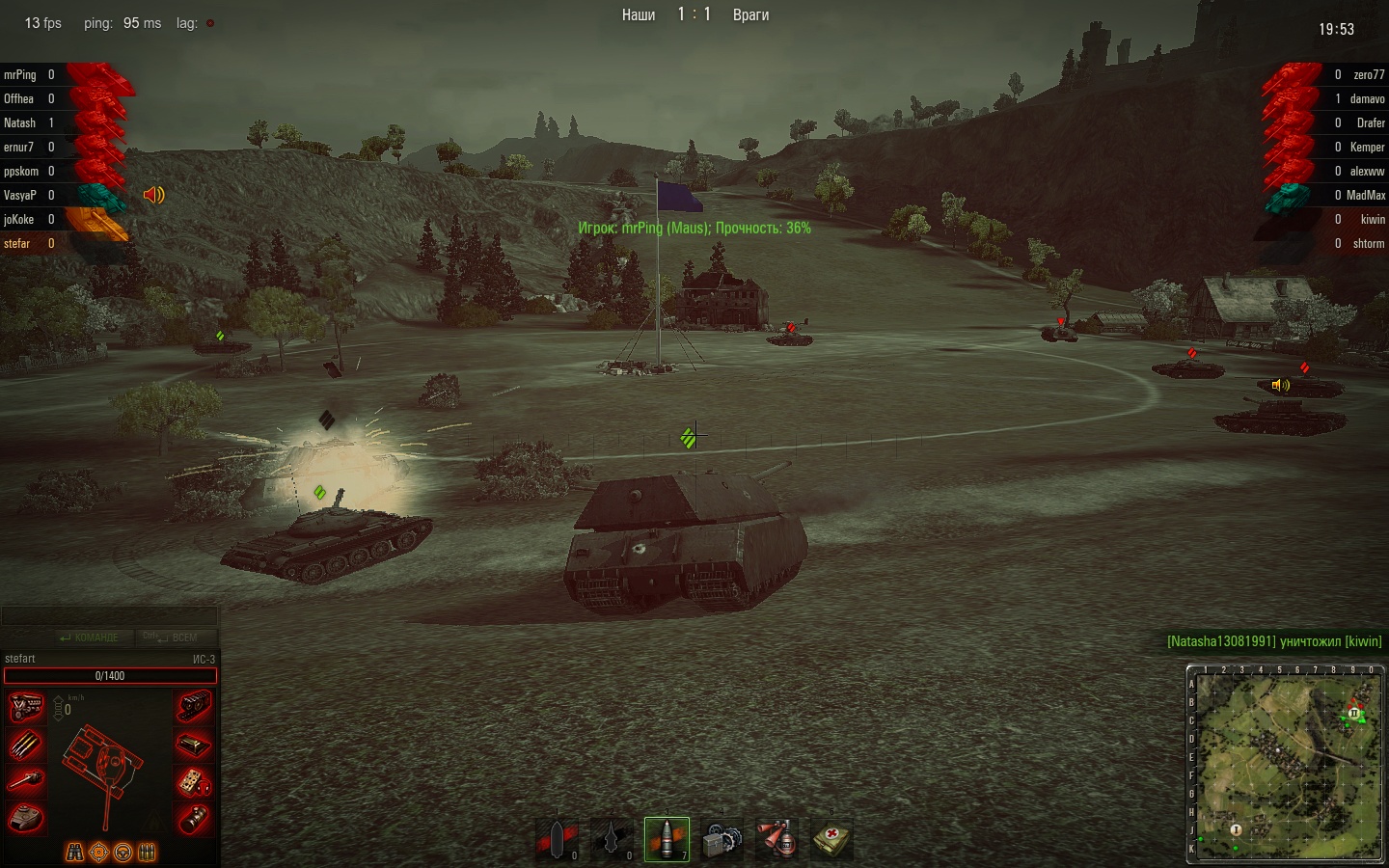Image resolution: width=1389 pixels, height=868 pixels.
Task: Click the ammo rack module icon
Action: (26, 745)
